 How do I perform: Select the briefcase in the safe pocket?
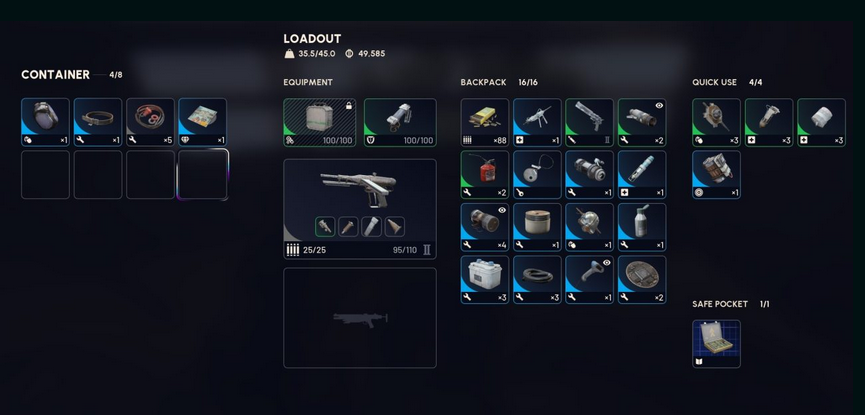coord(716,343)
